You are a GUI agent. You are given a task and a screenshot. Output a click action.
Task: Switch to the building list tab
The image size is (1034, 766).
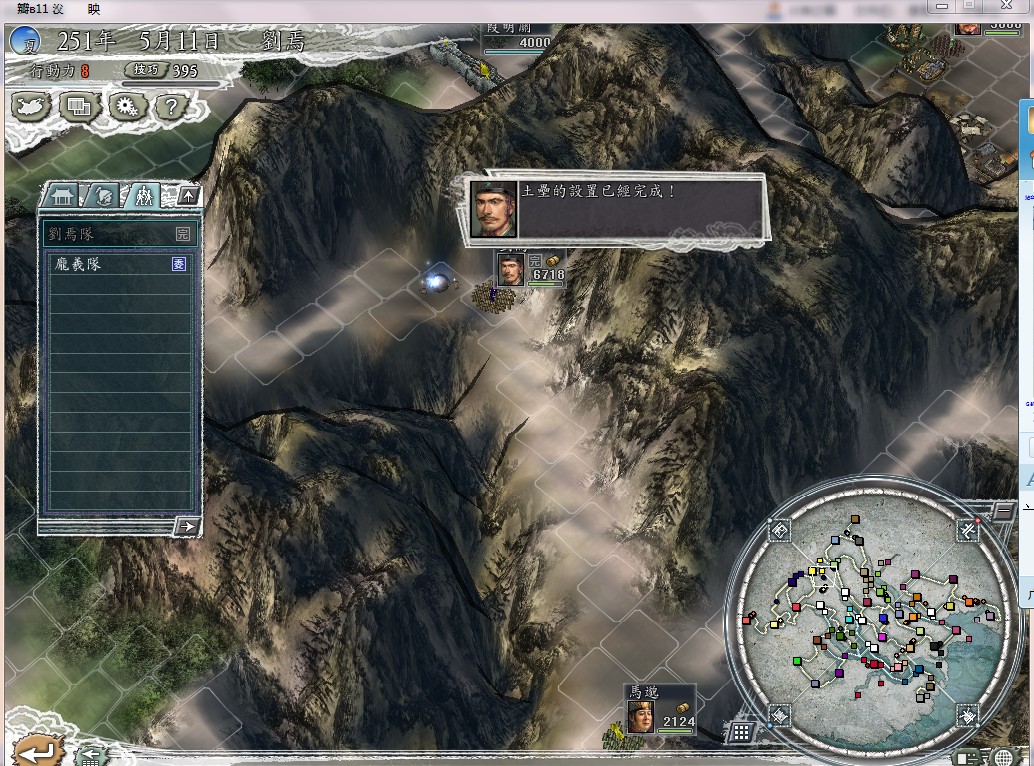point(62,195)
